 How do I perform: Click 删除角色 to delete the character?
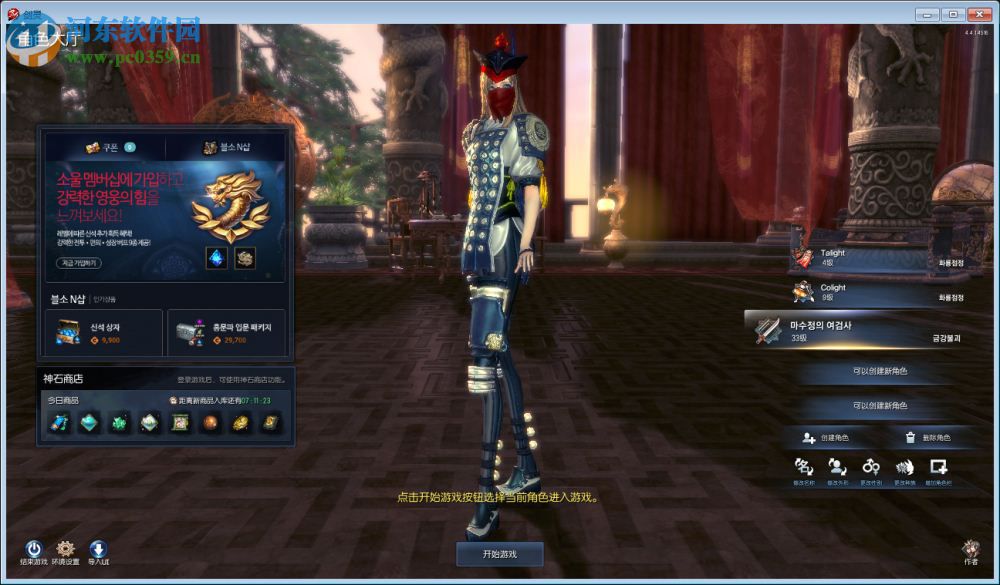(x=927, y=438)
